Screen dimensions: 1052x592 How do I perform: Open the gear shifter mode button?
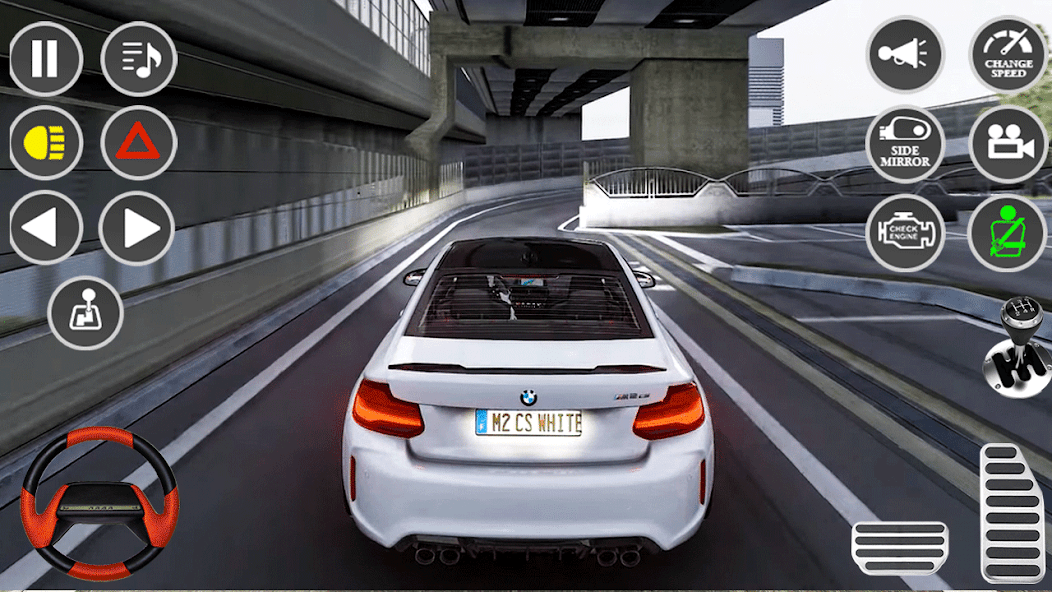point(85,313)
